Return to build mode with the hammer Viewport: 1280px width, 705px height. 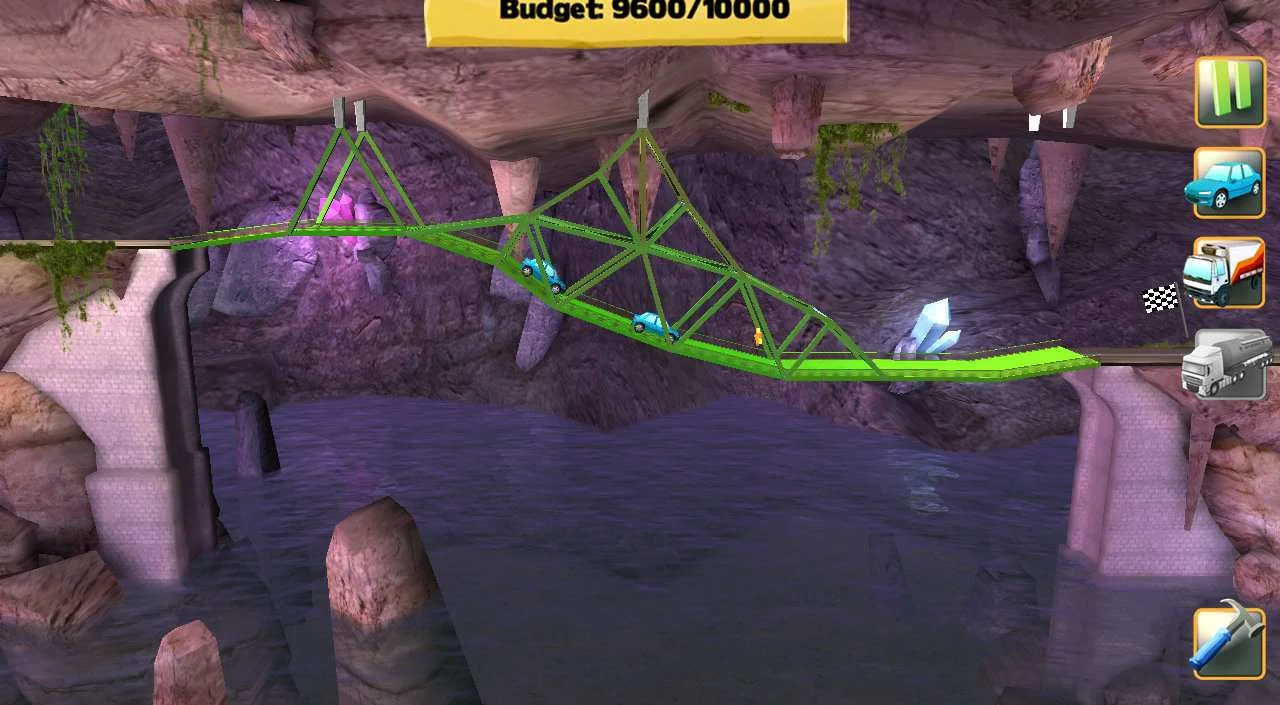1229,643
